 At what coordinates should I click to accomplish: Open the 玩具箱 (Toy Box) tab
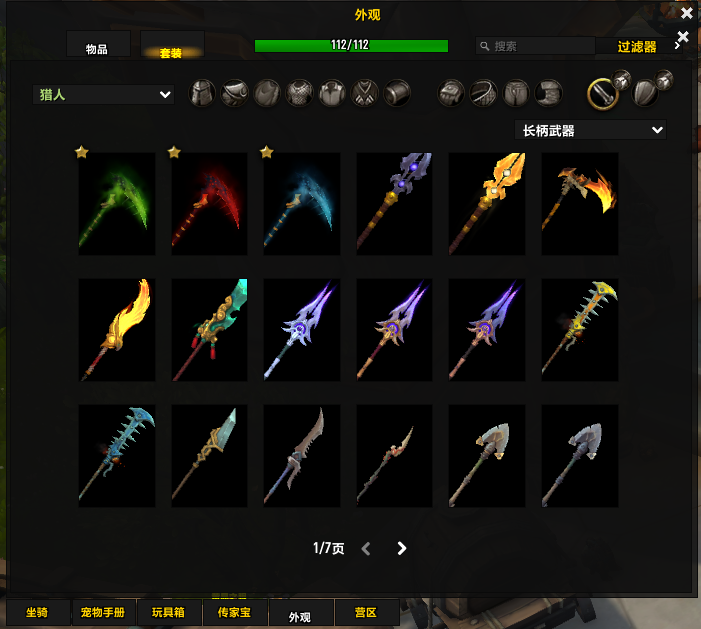pyautogui.click(x=169, y=612)
